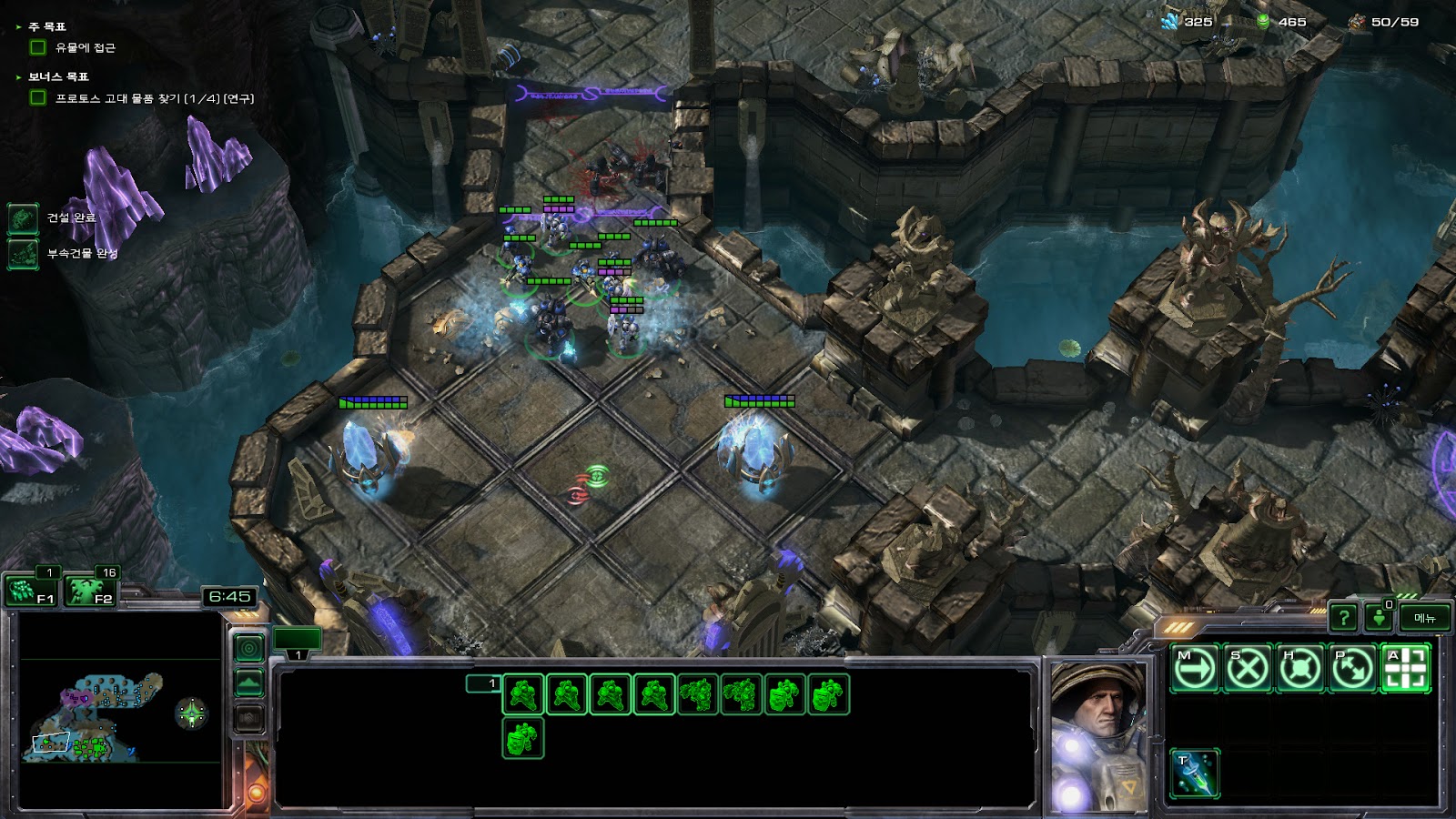Activate the Hold Position command
The image size is (1456, 819).
(x=1300, y=669)
